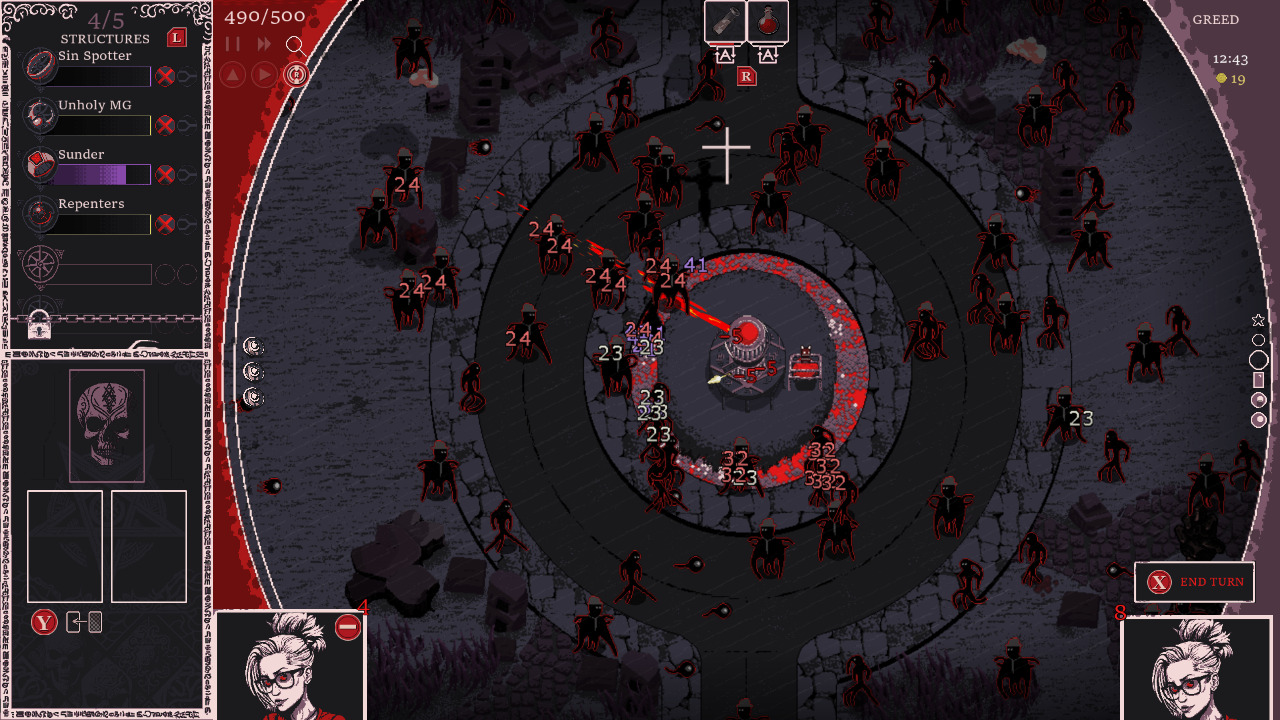
Task: Click the red minus on left portrait
Action: [x=348, y=627]
